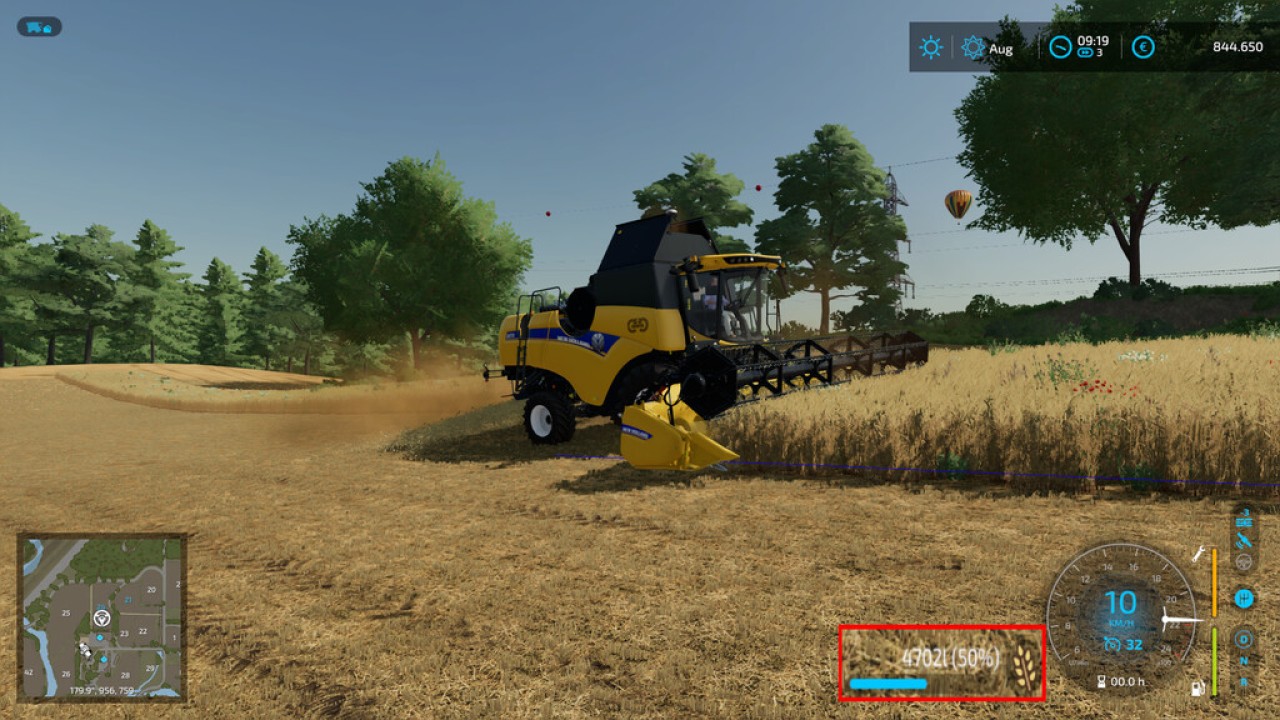Click the clock icon next to the time display
The image size is (1280, 720).
[1060, 46]
